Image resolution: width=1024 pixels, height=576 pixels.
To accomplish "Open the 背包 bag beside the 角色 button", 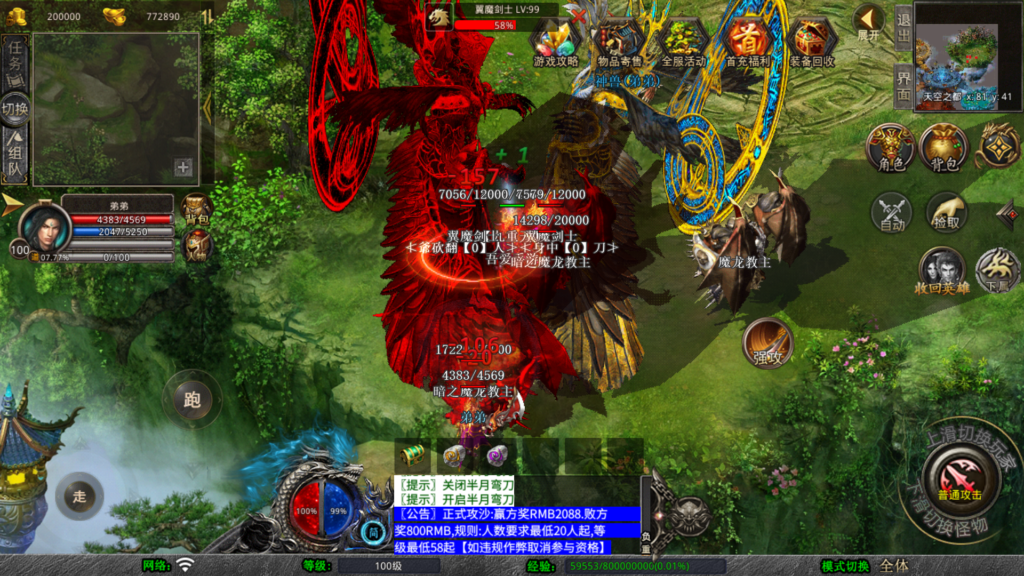I will pos(943,147).
